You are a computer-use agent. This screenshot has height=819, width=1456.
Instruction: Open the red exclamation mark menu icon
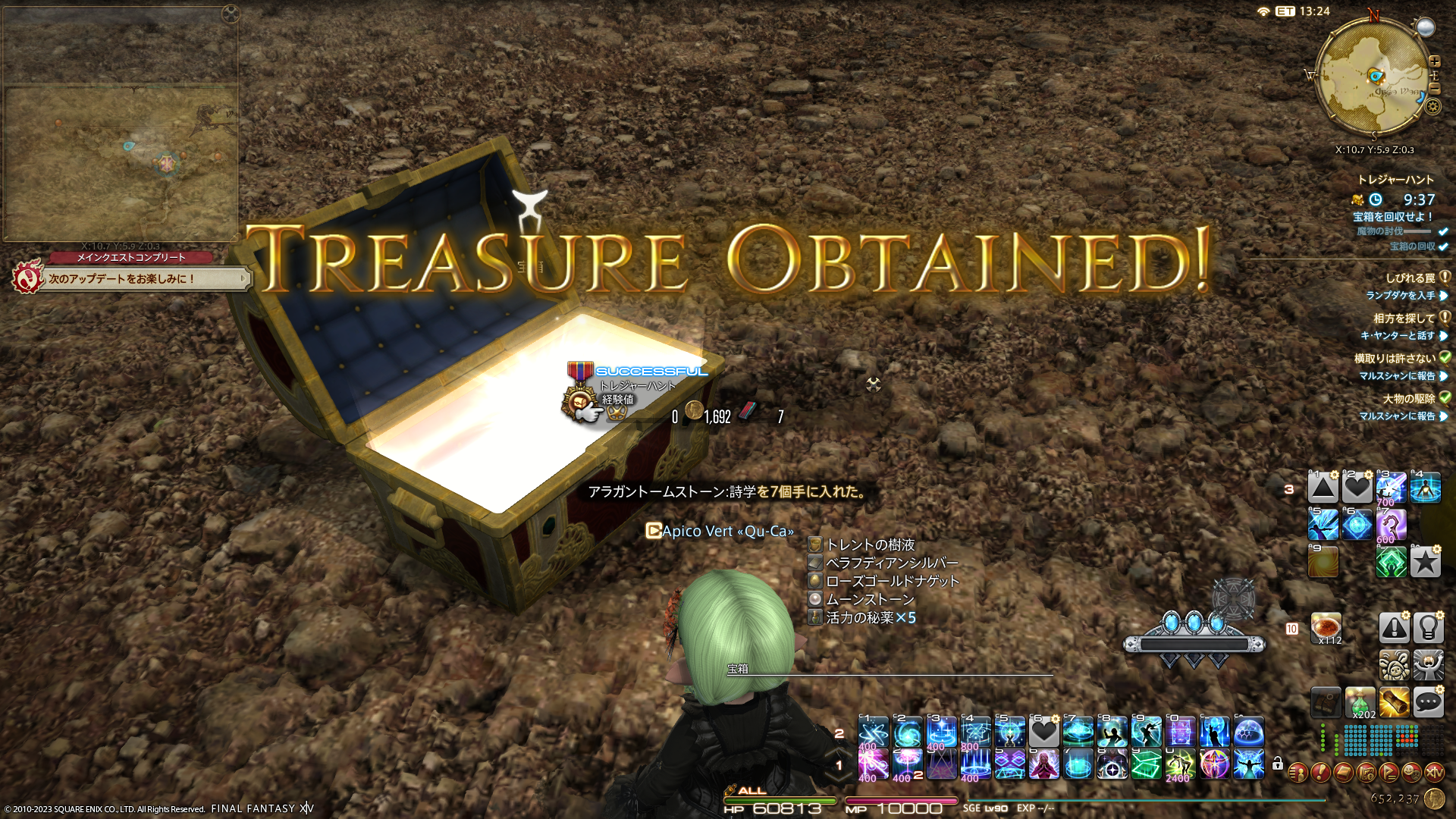1320,773
